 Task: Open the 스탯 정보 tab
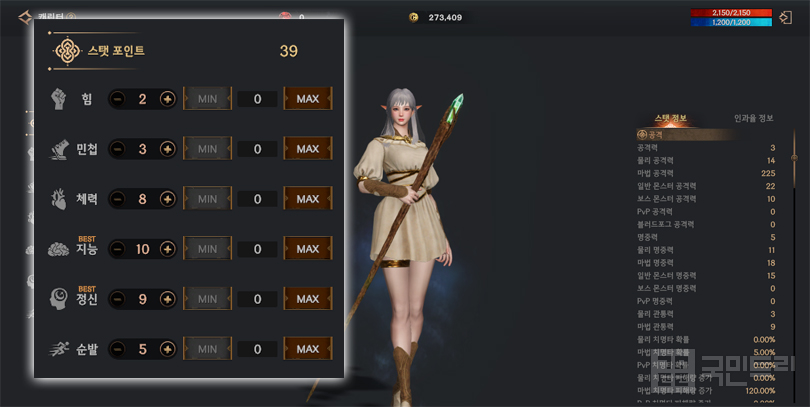click(x=671, y=118)
